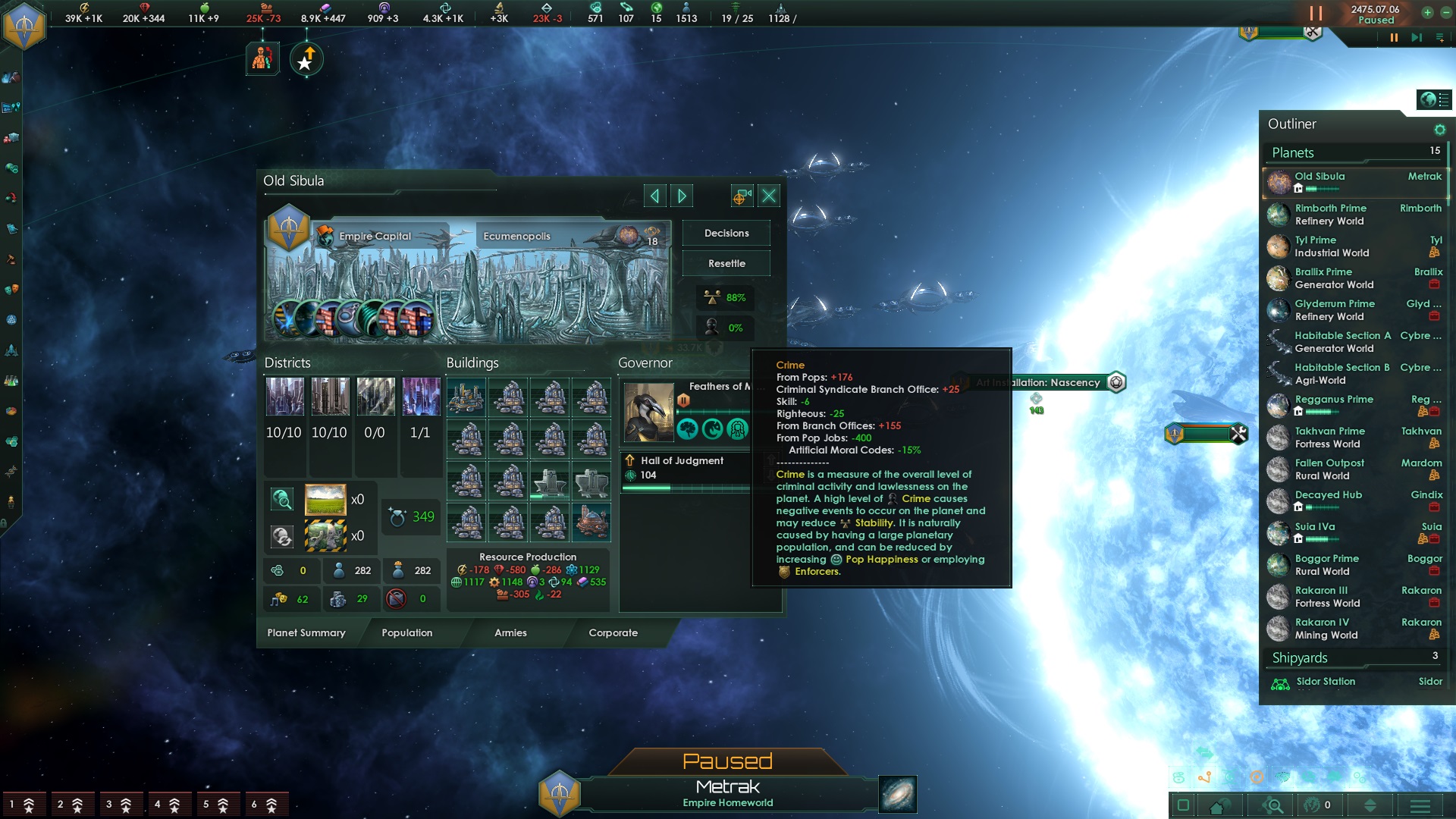Switch to the Corporate tab

point(613,633)
